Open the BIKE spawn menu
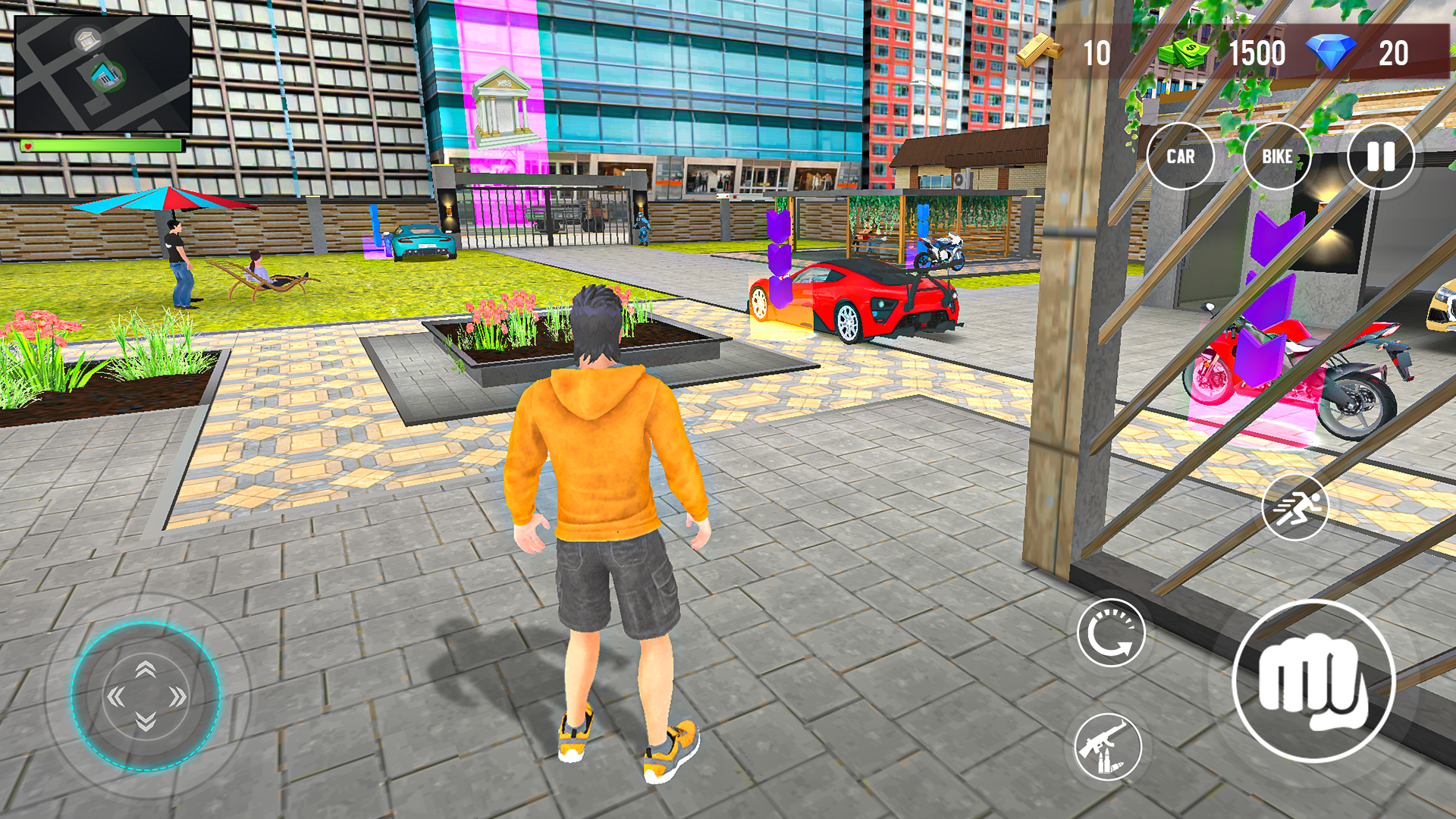 click(x=1277, y=157)
